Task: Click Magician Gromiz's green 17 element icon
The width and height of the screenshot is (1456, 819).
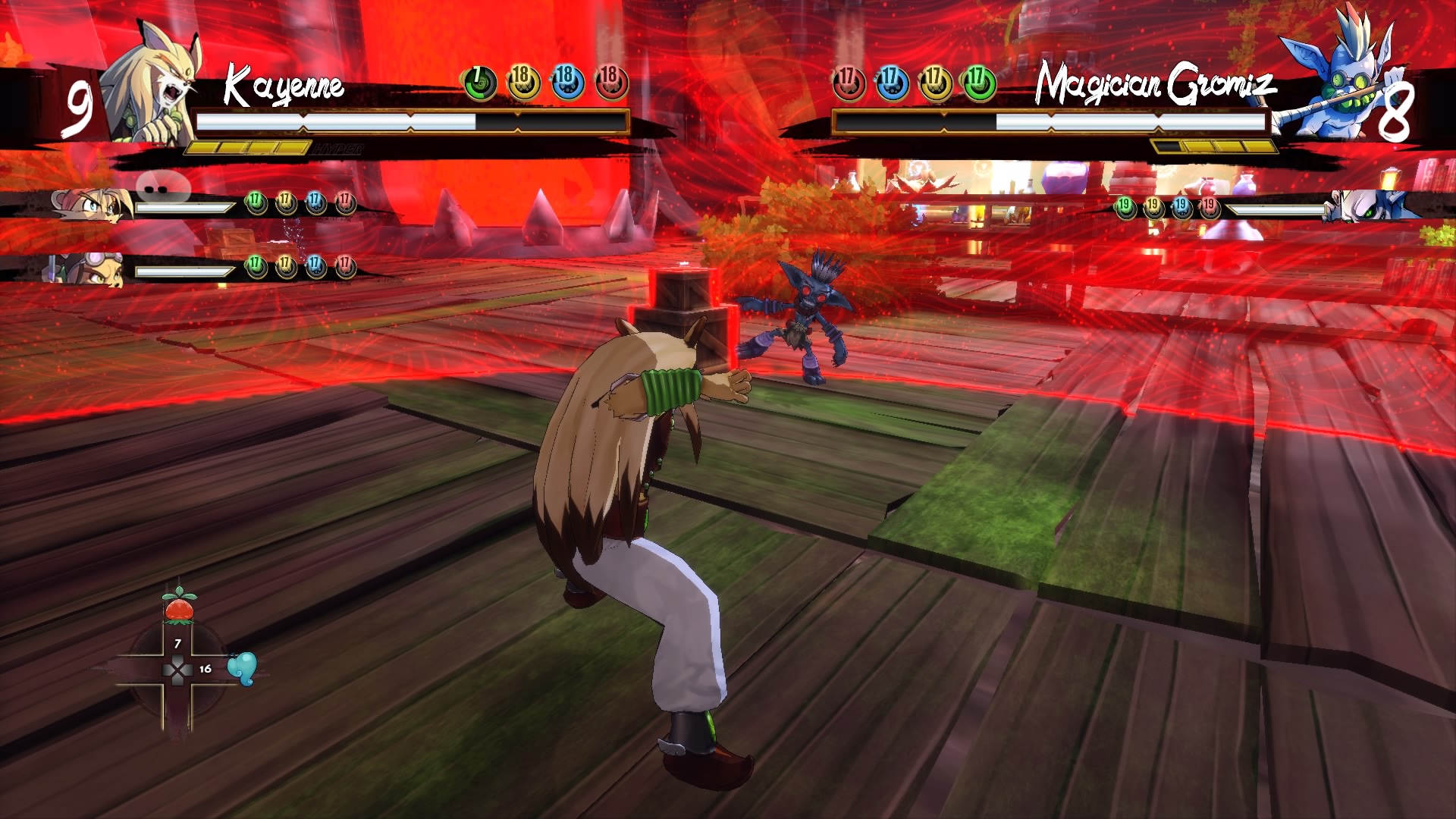Action: (x=979, y=83)
